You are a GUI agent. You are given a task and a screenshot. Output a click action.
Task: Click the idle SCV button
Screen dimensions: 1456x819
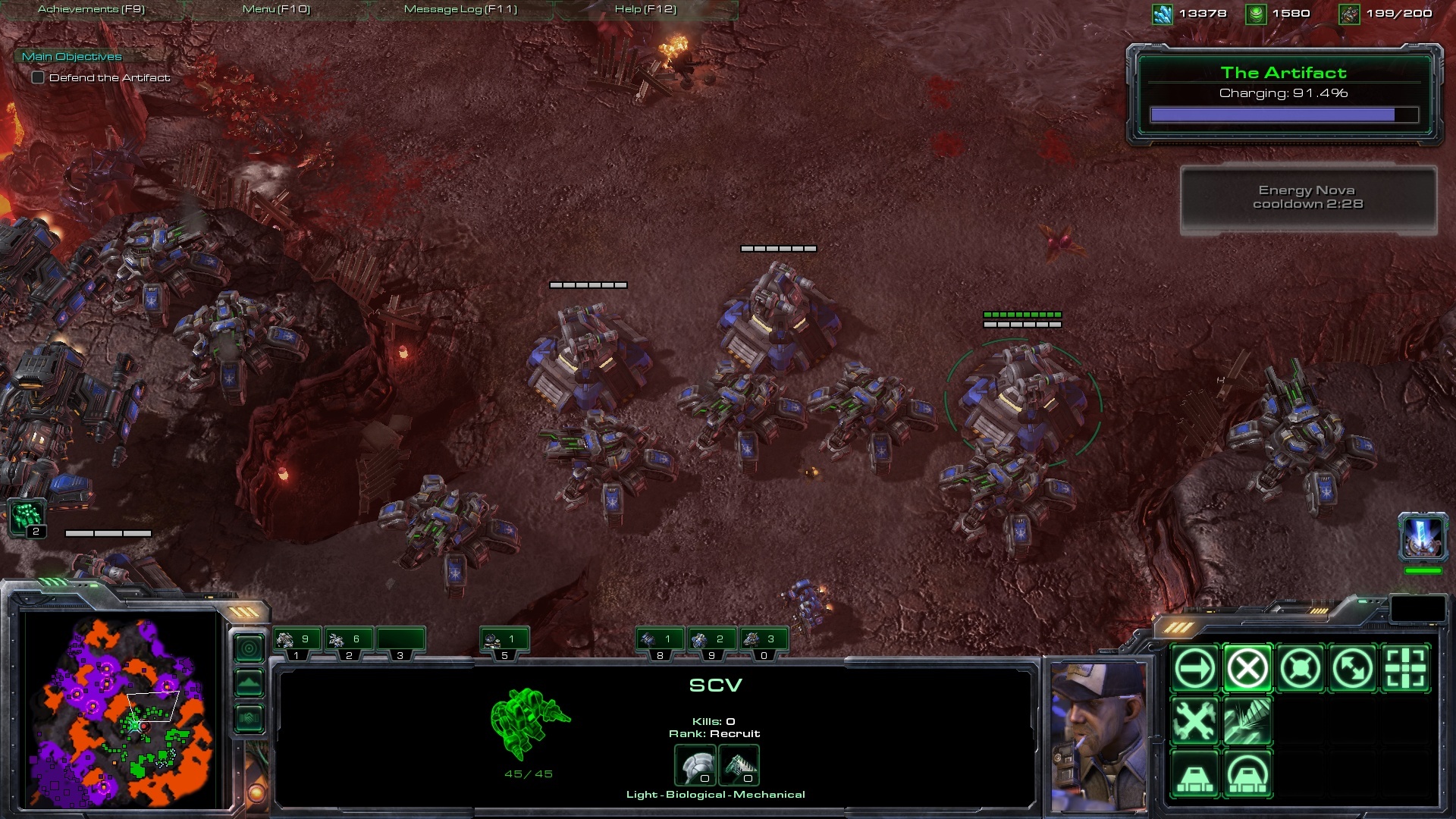(x=27, y=518)
